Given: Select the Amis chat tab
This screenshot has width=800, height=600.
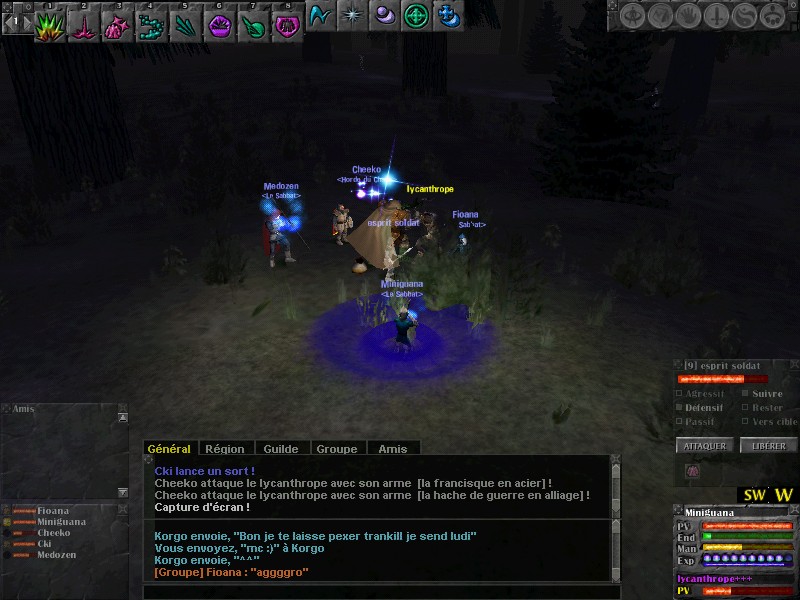Looking at the screenshot, I should 393,449.
